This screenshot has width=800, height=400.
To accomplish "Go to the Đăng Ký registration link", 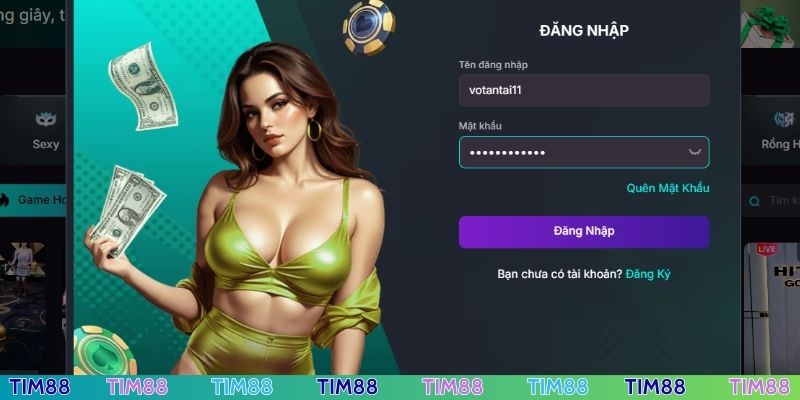I will 647,274.
